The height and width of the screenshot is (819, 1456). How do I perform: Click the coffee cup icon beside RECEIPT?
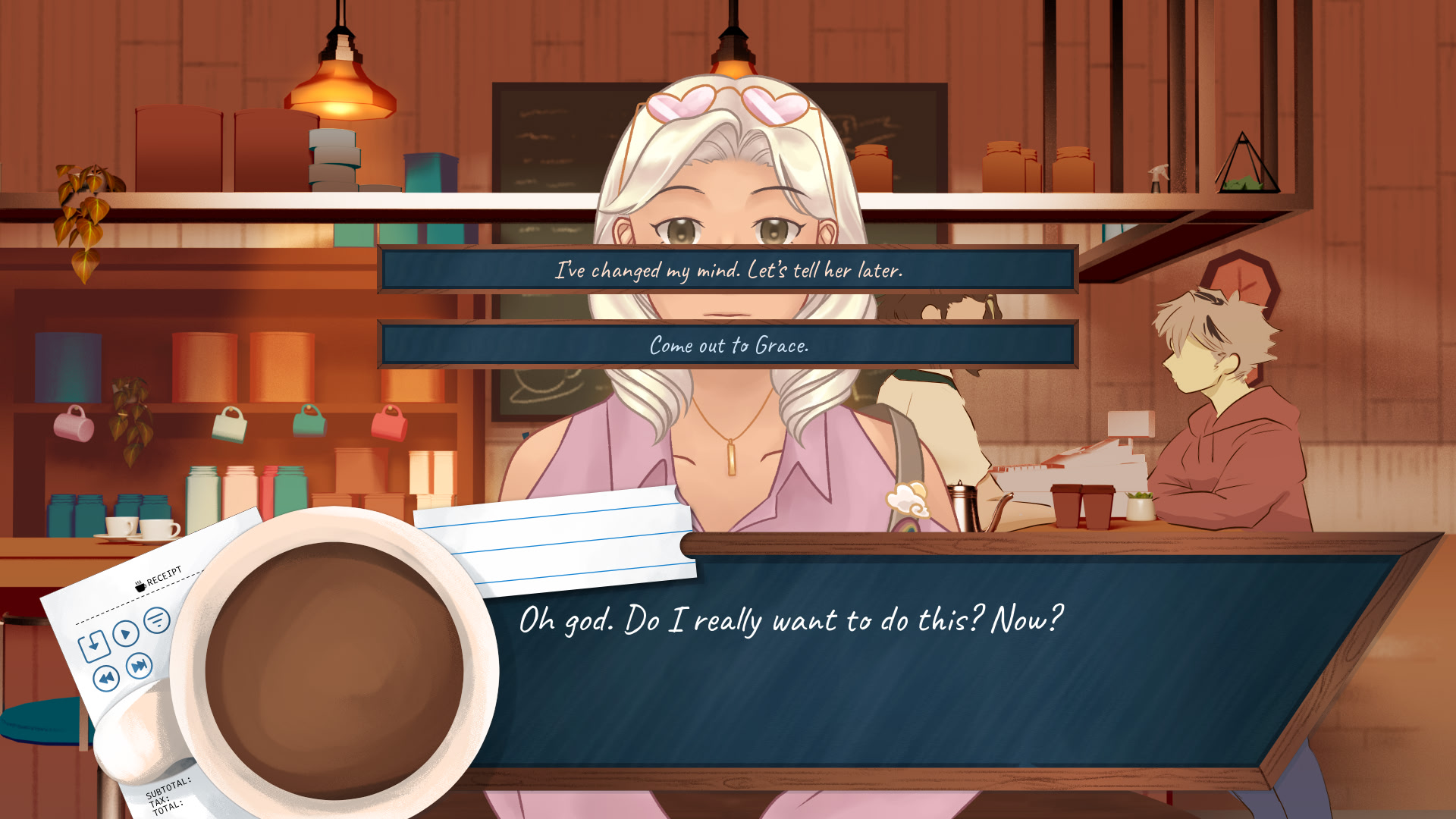[x=139, y=587]
